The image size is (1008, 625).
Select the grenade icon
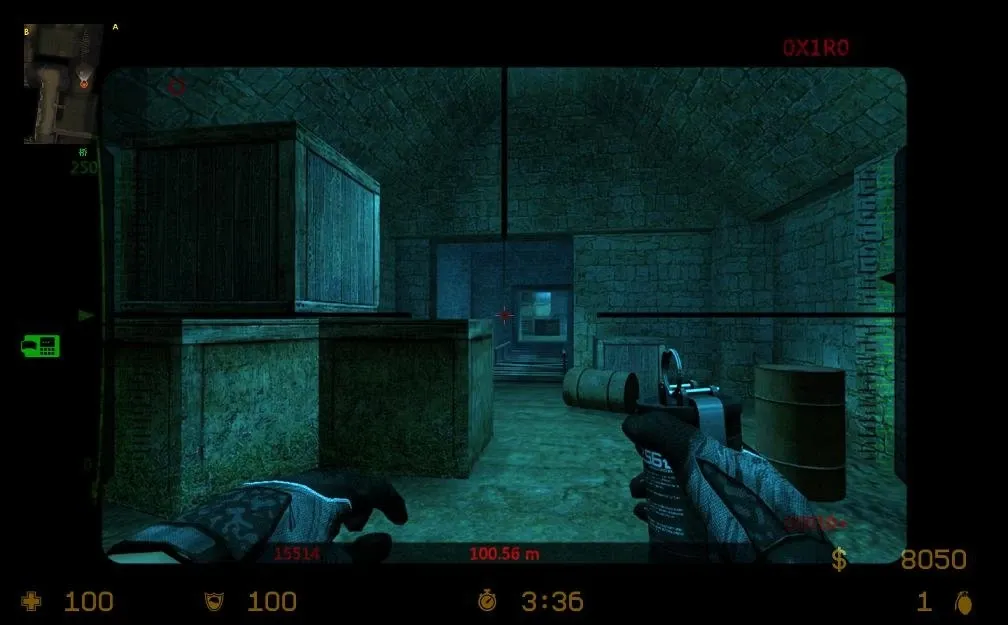(963, 602)
